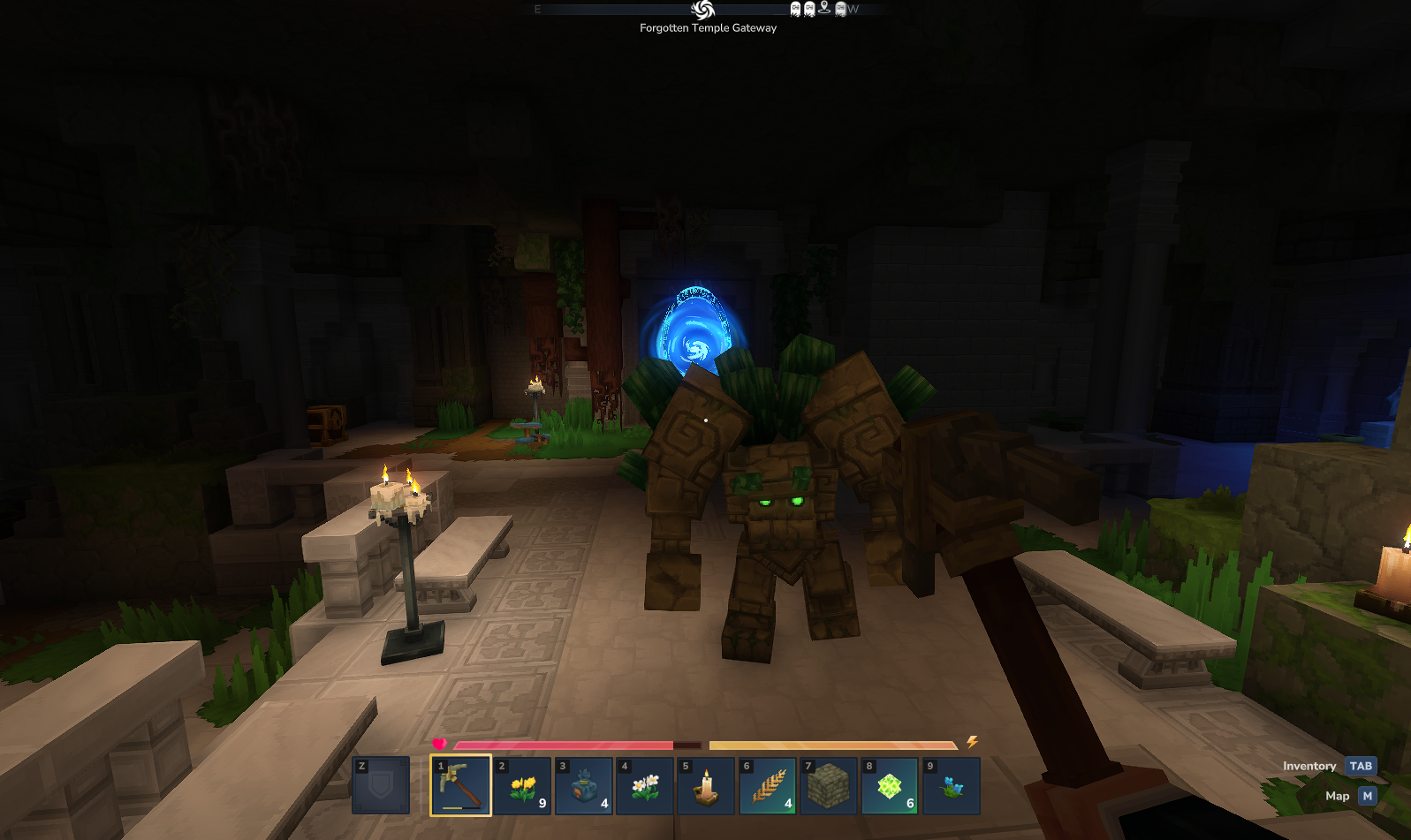Click the map pin marker on compass

click(x=824, y=9)
